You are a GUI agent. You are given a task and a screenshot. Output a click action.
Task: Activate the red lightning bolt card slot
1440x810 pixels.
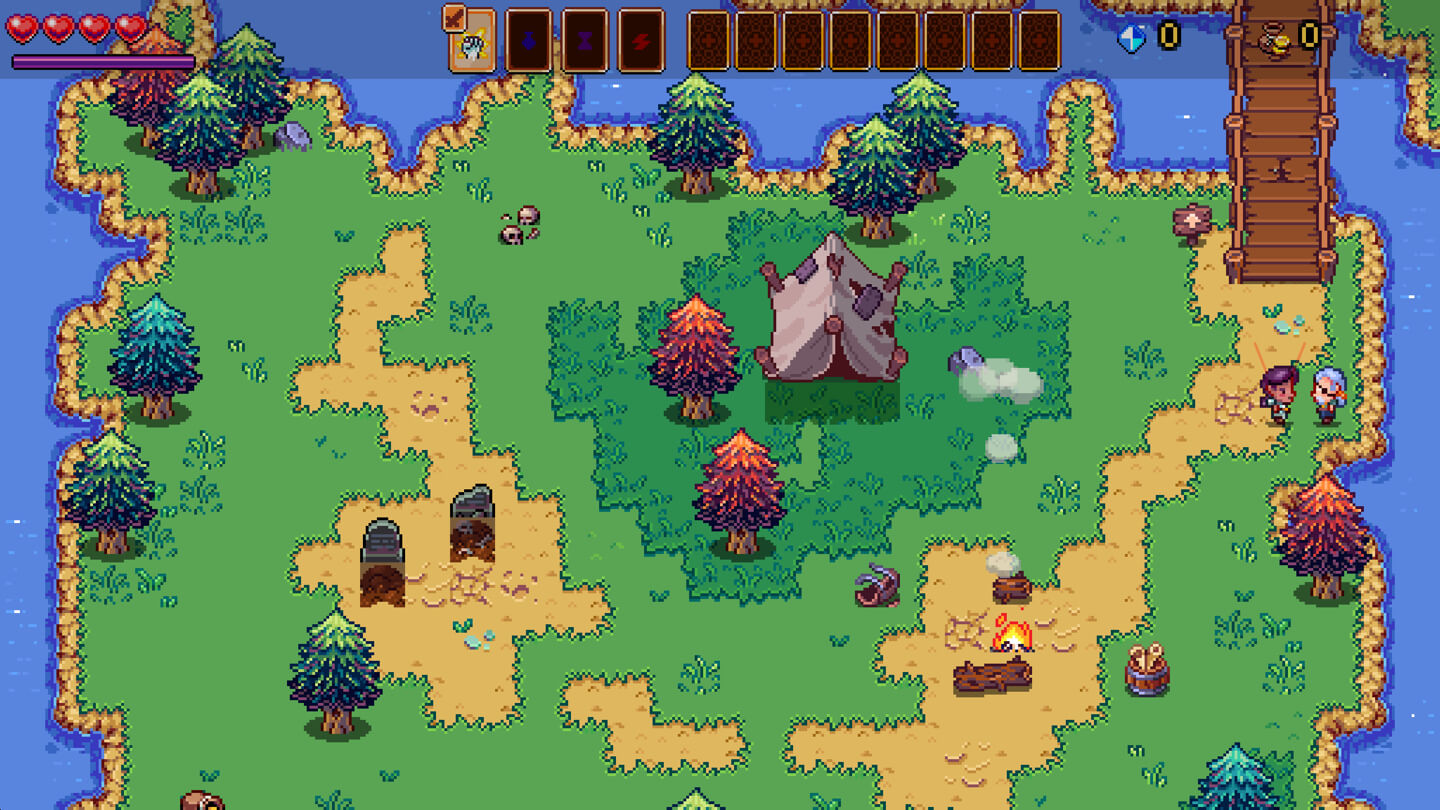[641, 42]
